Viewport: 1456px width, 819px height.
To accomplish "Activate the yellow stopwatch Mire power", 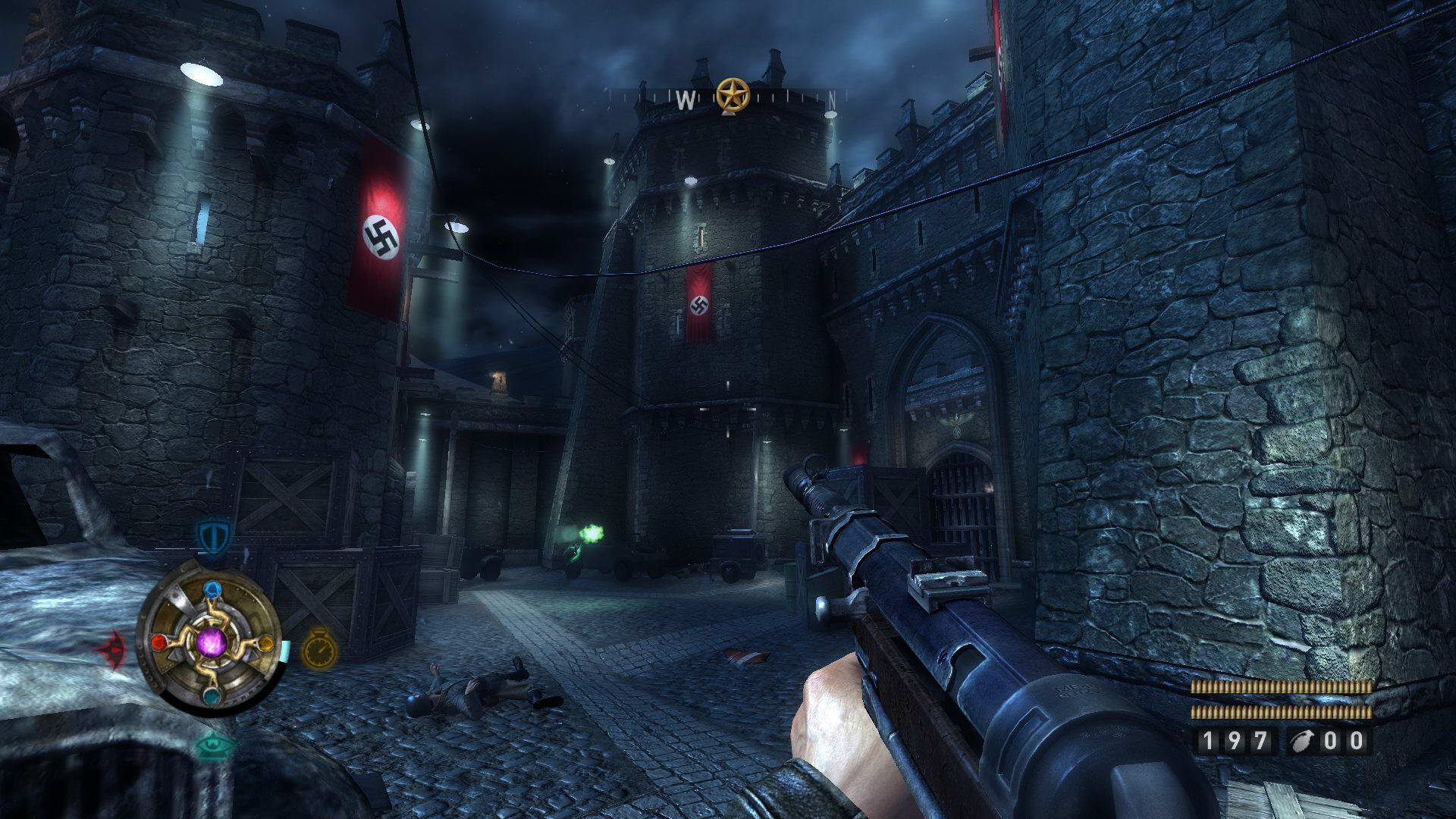I will pos(319,650).
